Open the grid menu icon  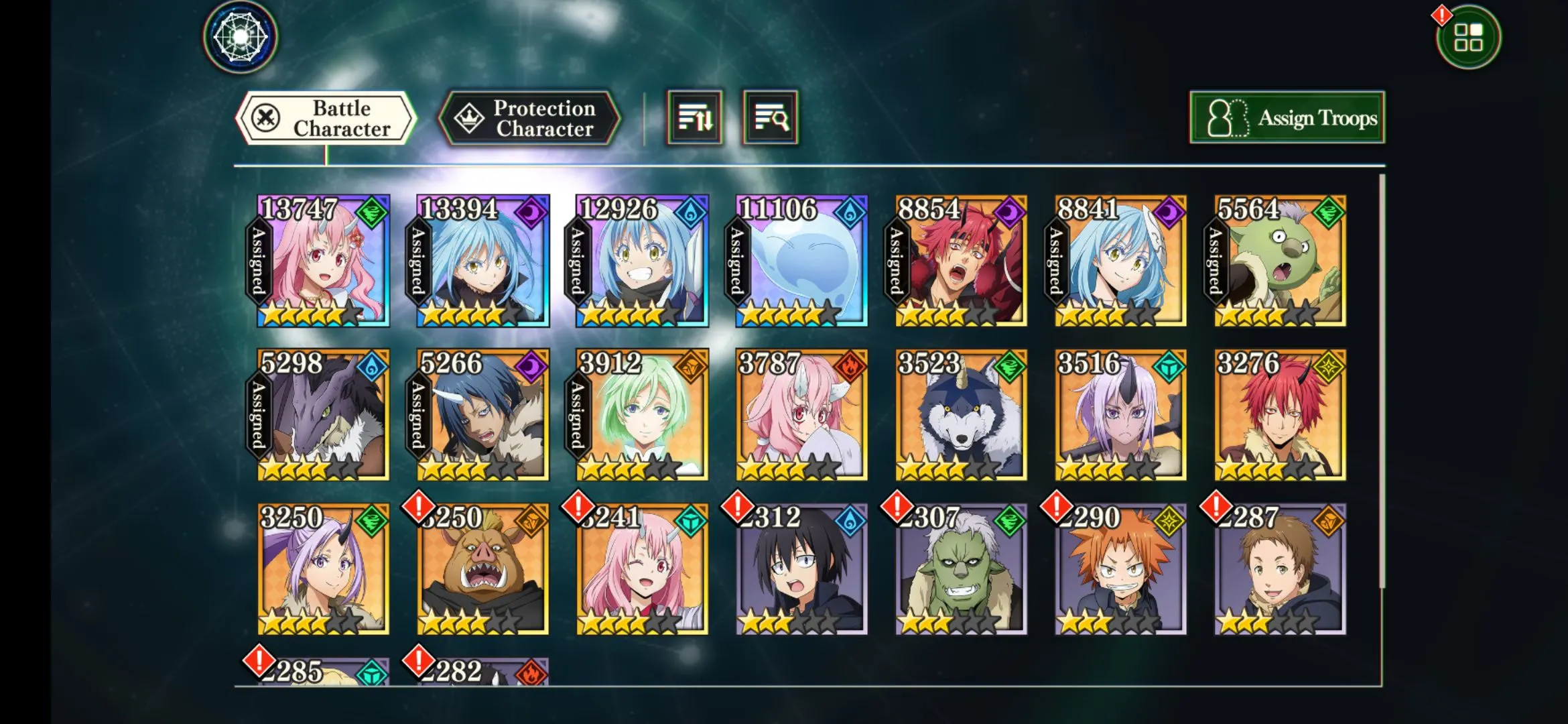pos(1468,38)
